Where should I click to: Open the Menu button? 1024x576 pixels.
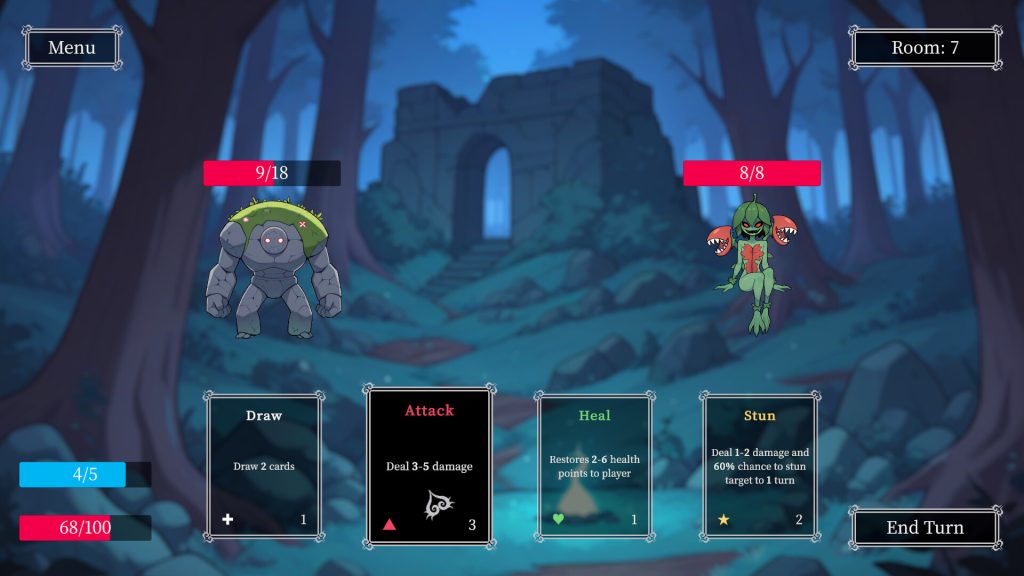(x=71, y=48)
